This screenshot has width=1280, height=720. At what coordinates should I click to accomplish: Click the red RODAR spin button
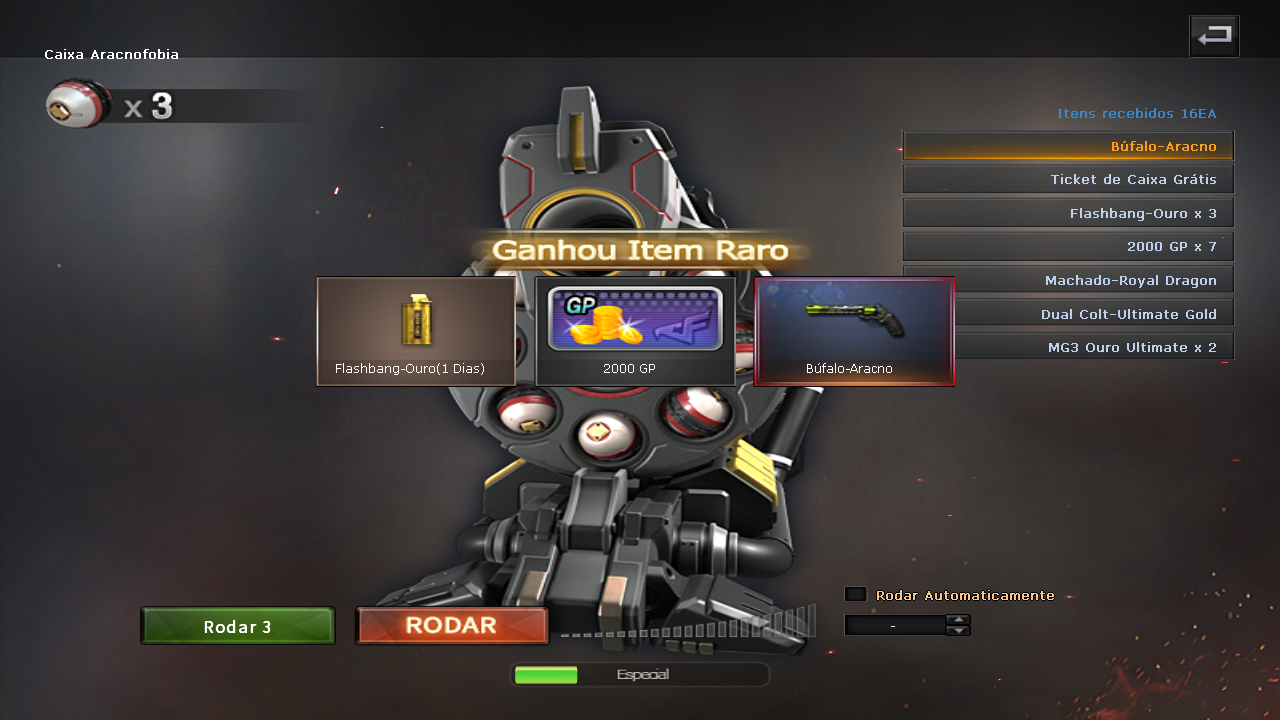tap(452, 626)
